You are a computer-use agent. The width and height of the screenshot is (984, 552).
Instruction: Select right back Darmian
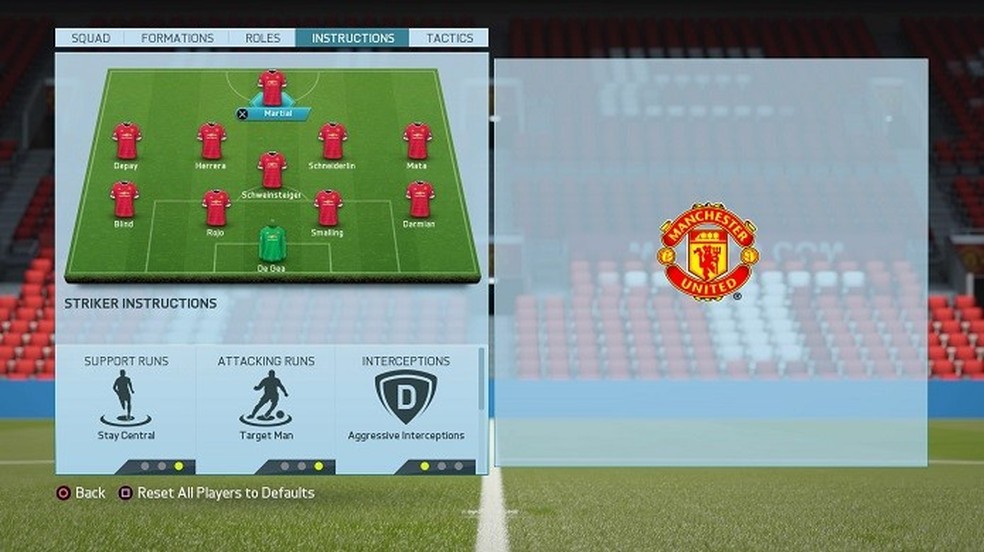pyautogui.click(x=420, y=199)
